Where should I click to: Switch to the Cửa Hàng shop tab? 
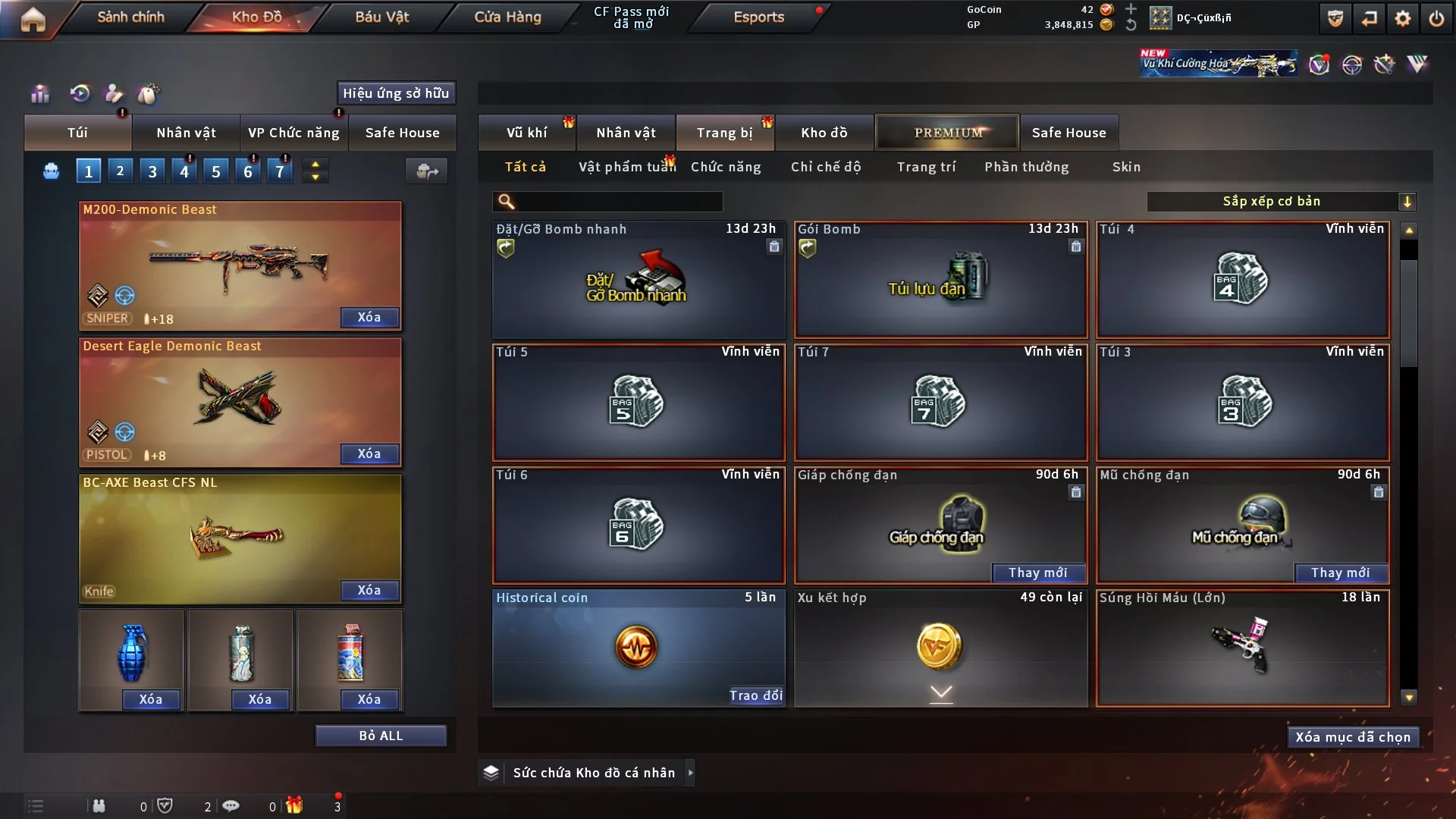(507, 17)
